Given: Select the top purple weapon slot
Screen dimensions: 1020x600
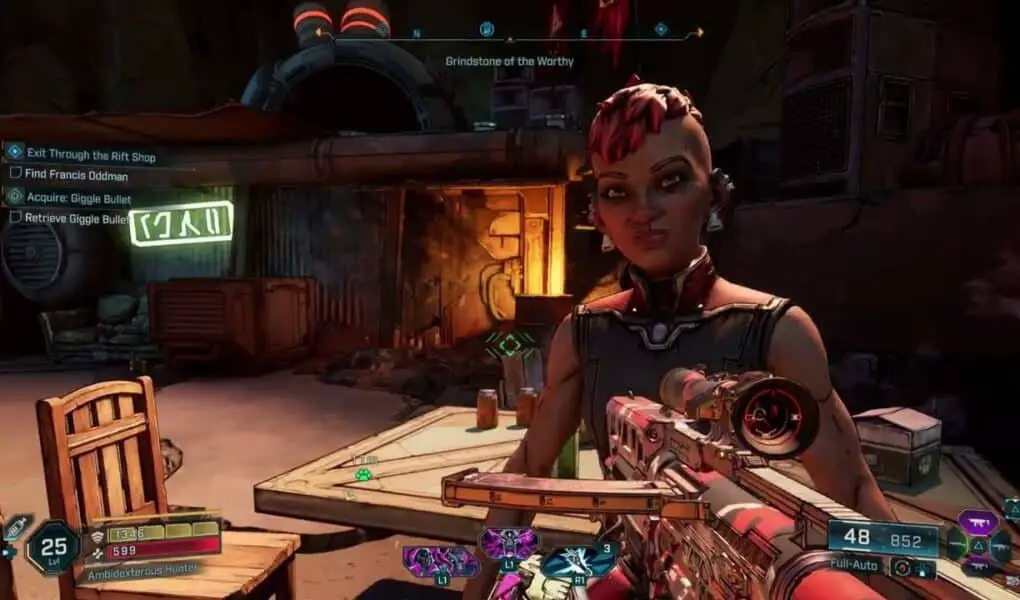Looking at the screenshot, I should tap(978, 521).
